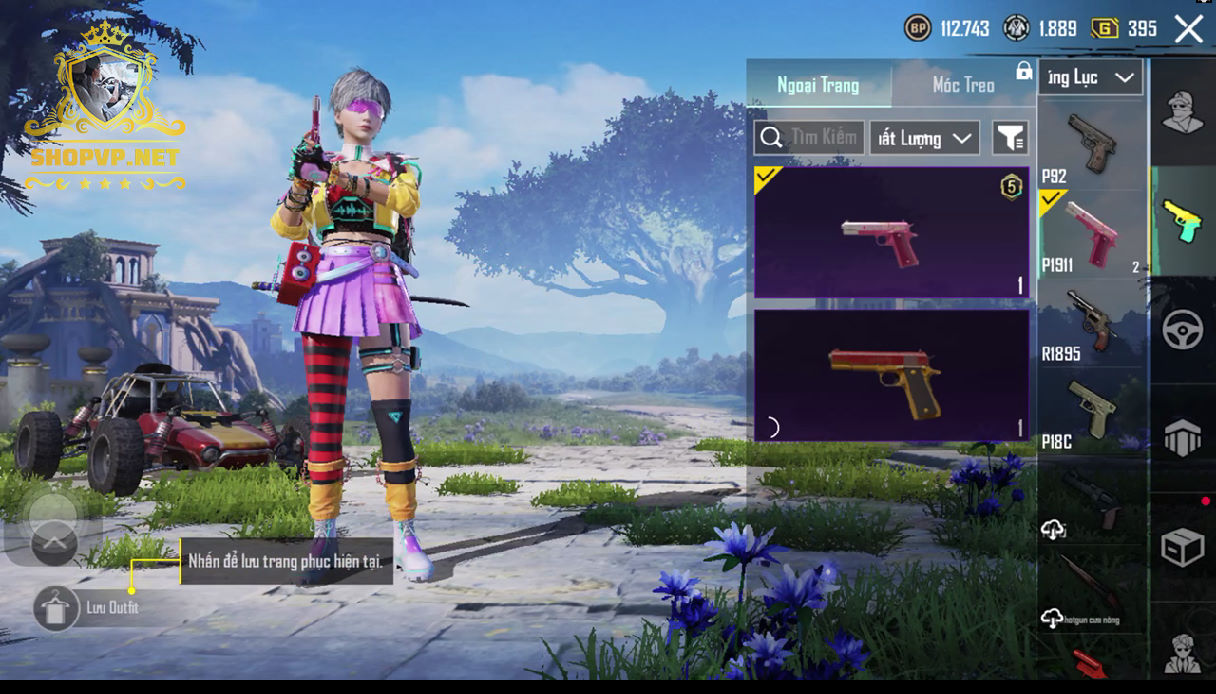Open the Chất Lượng sort dropdown
The image size is (1216, 694).
[x=924, y=138]
